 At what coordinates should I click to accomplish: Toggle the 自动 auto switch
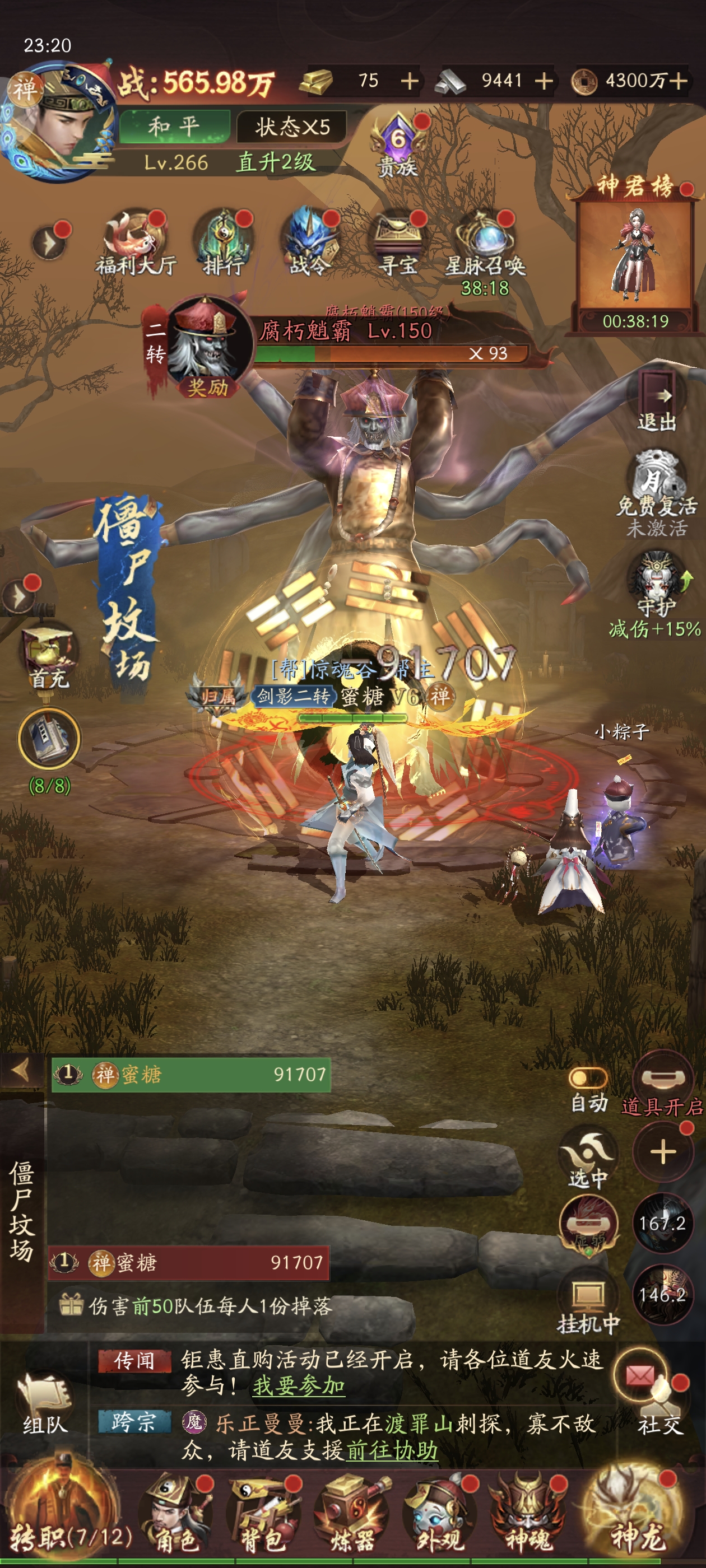tap(588, 1078)
